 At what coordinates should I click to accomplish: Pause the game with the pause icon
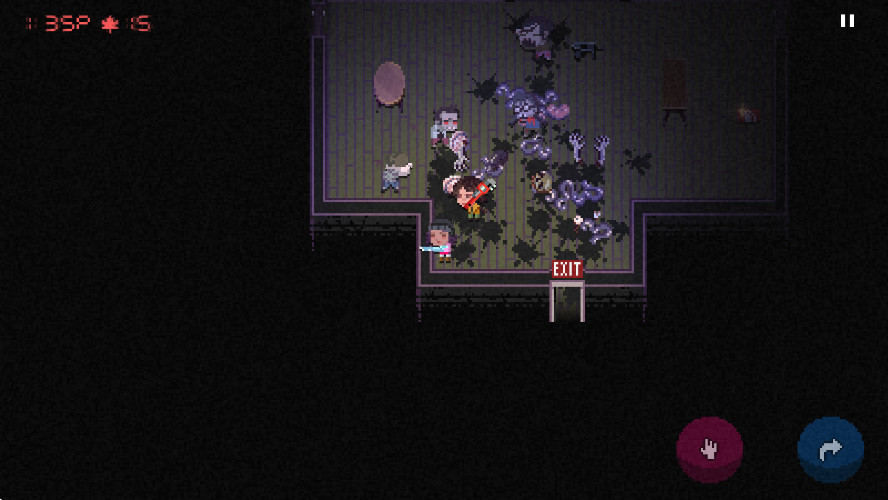pos(847,21)
